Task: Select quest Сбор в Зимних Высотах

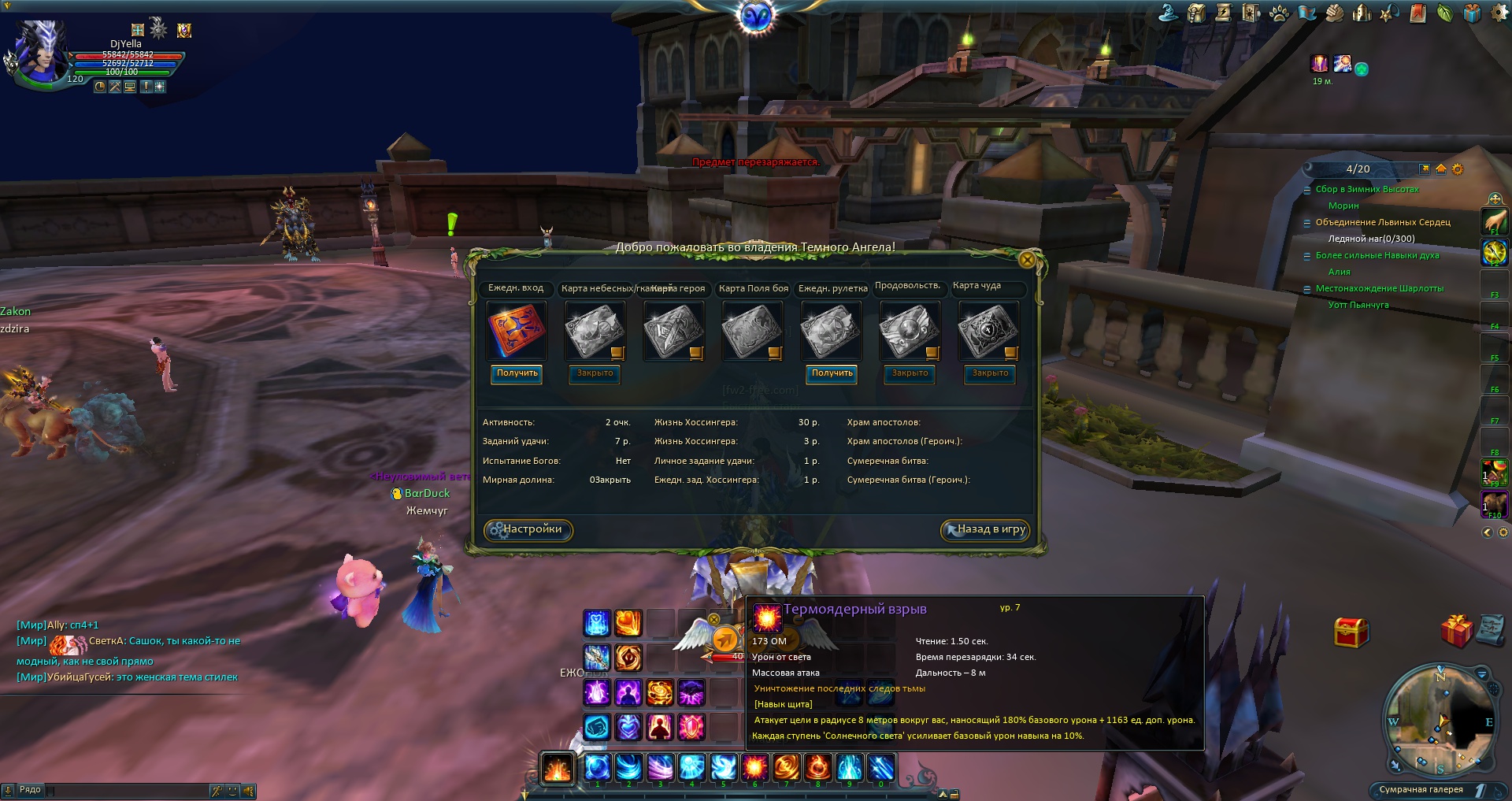Action: pos(1366,189)
